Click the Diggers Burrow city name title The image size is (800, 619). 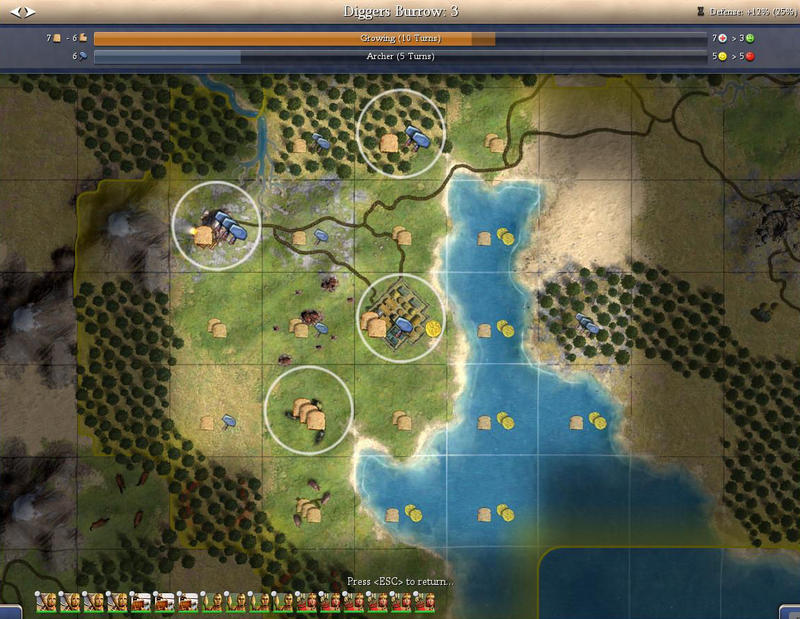click(x=399, y=11)
